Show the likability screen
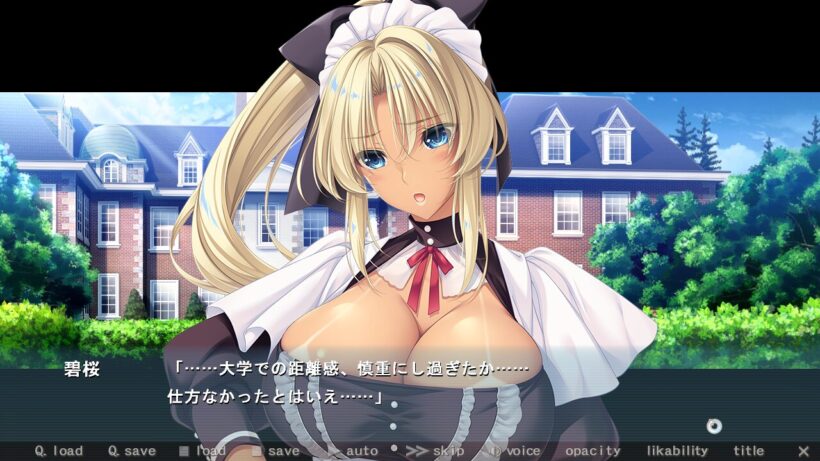 coord(677,451)
